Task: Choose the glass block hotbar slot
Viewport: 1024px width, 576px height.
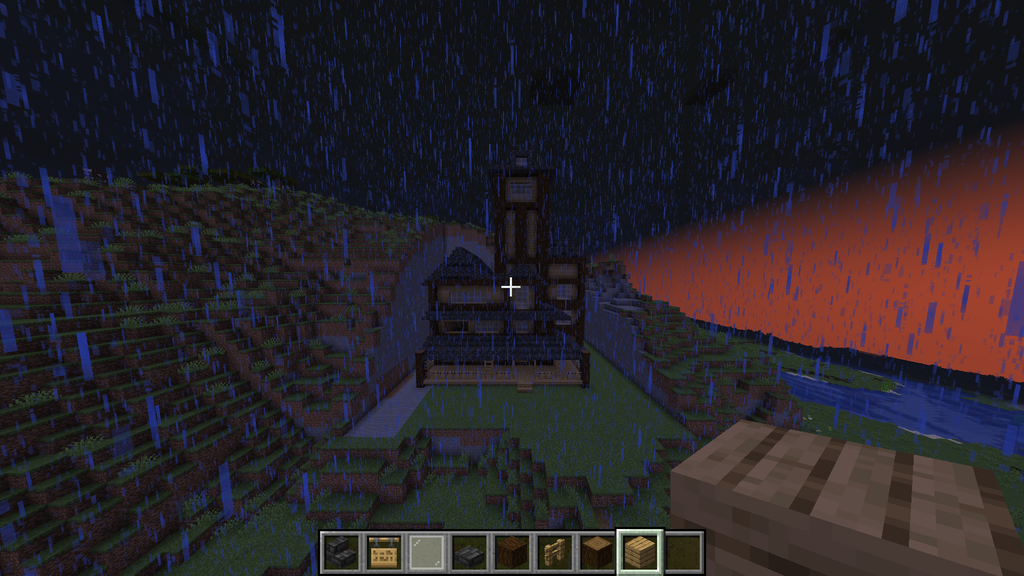Action: [425, 552]
